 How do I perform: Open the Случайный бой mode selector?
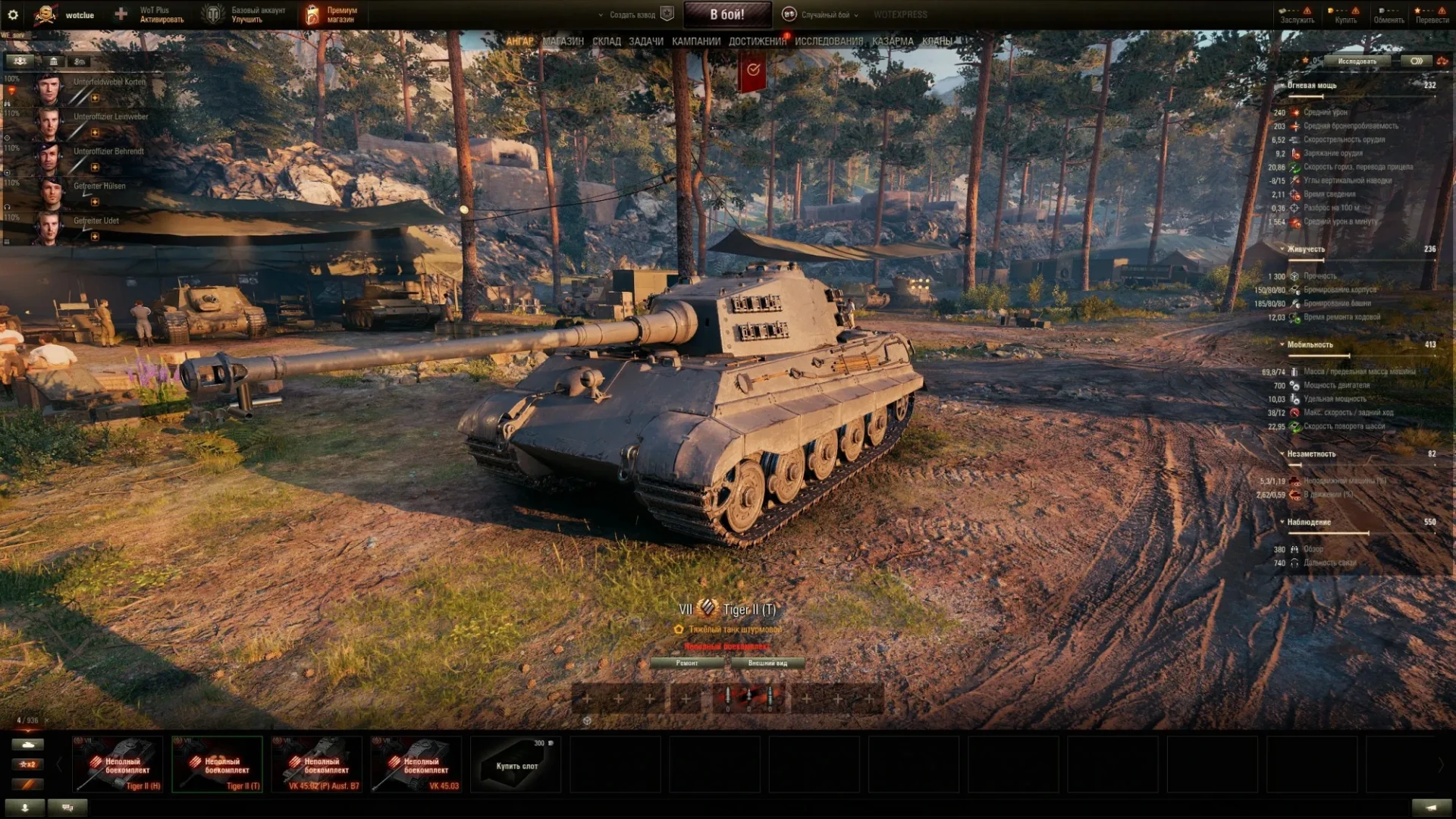[x=825, y=14]
